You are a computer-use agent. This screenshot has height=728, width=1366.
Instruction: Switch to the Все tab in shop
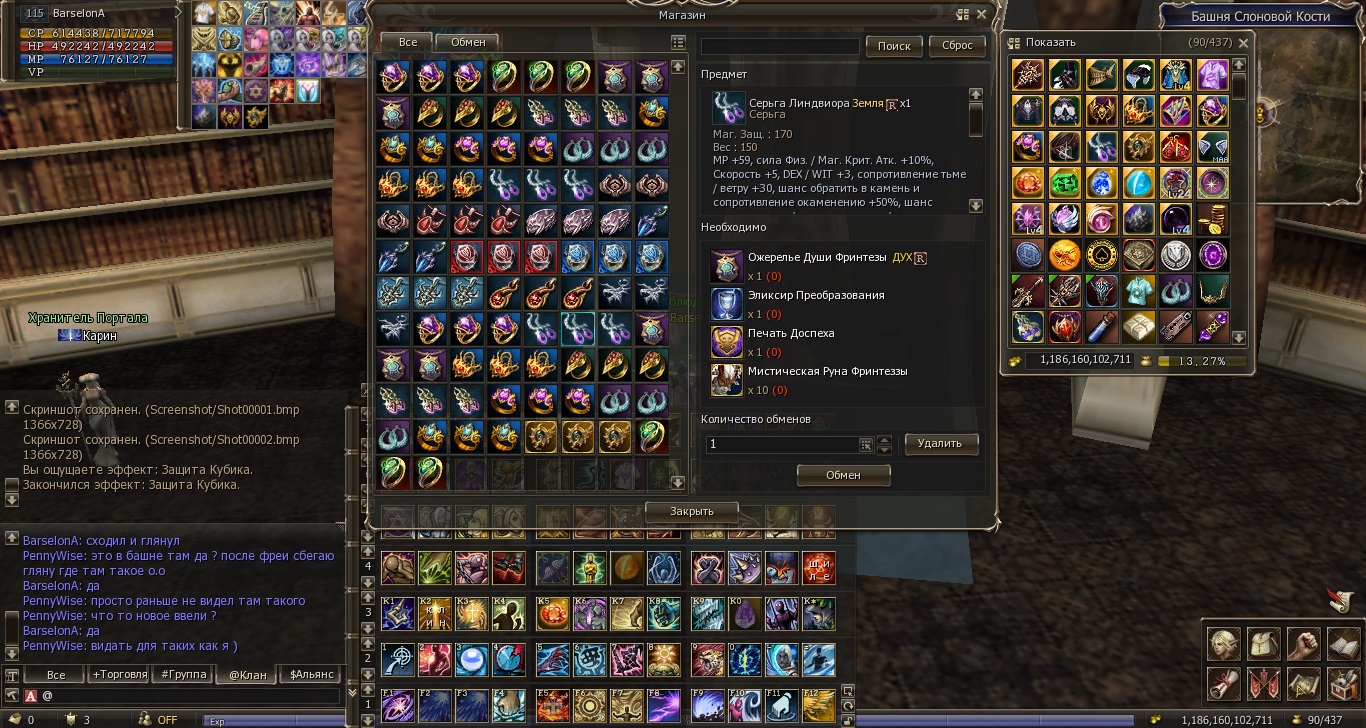[406, 42]
